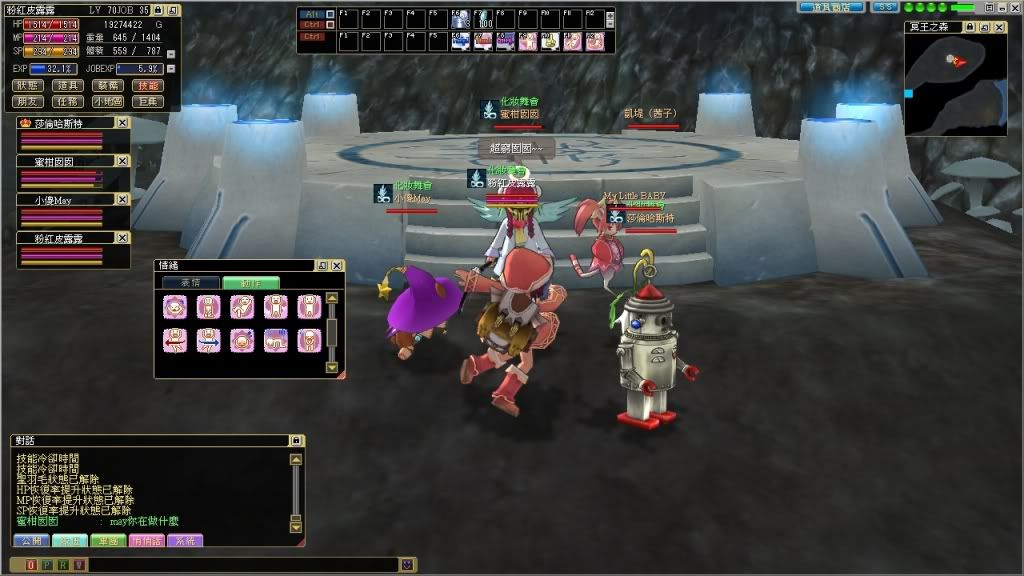Select the 悄悄話 whisper chat tab
Viewport: 1024px width, 576px height.
[148, 541]
